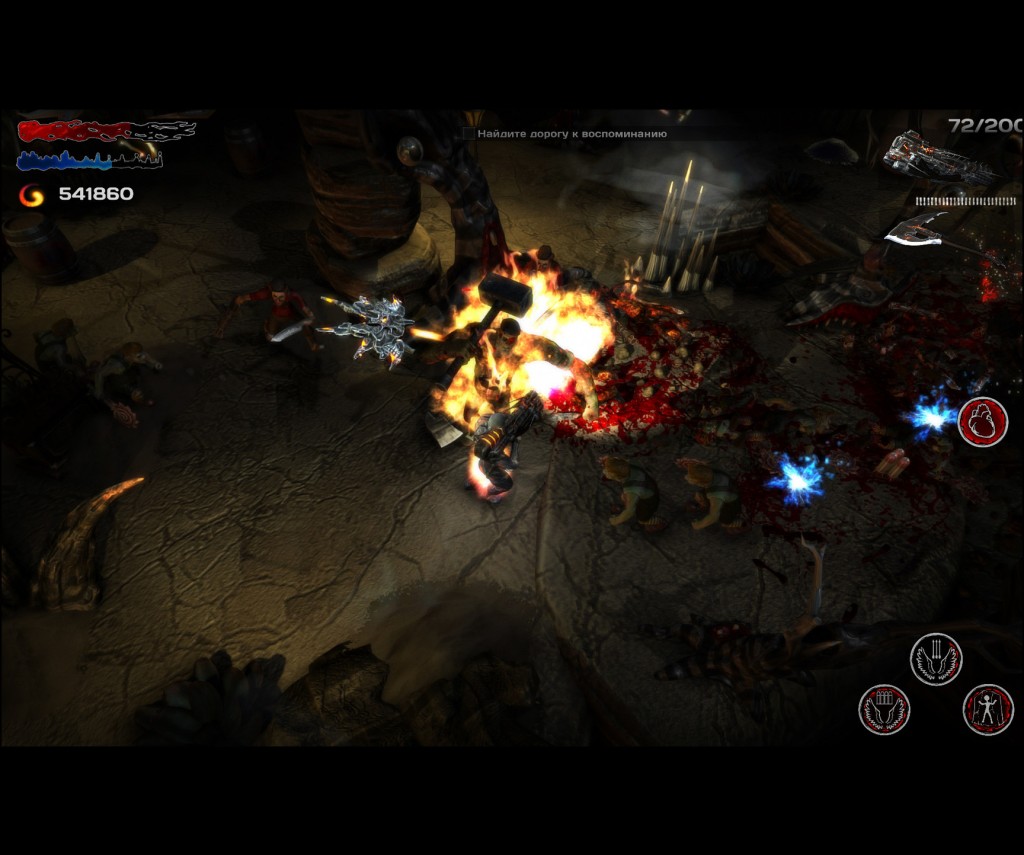Activate the anatomical heart ability
Viewport: 1024px width, 855px height.
tap(982, 422)
